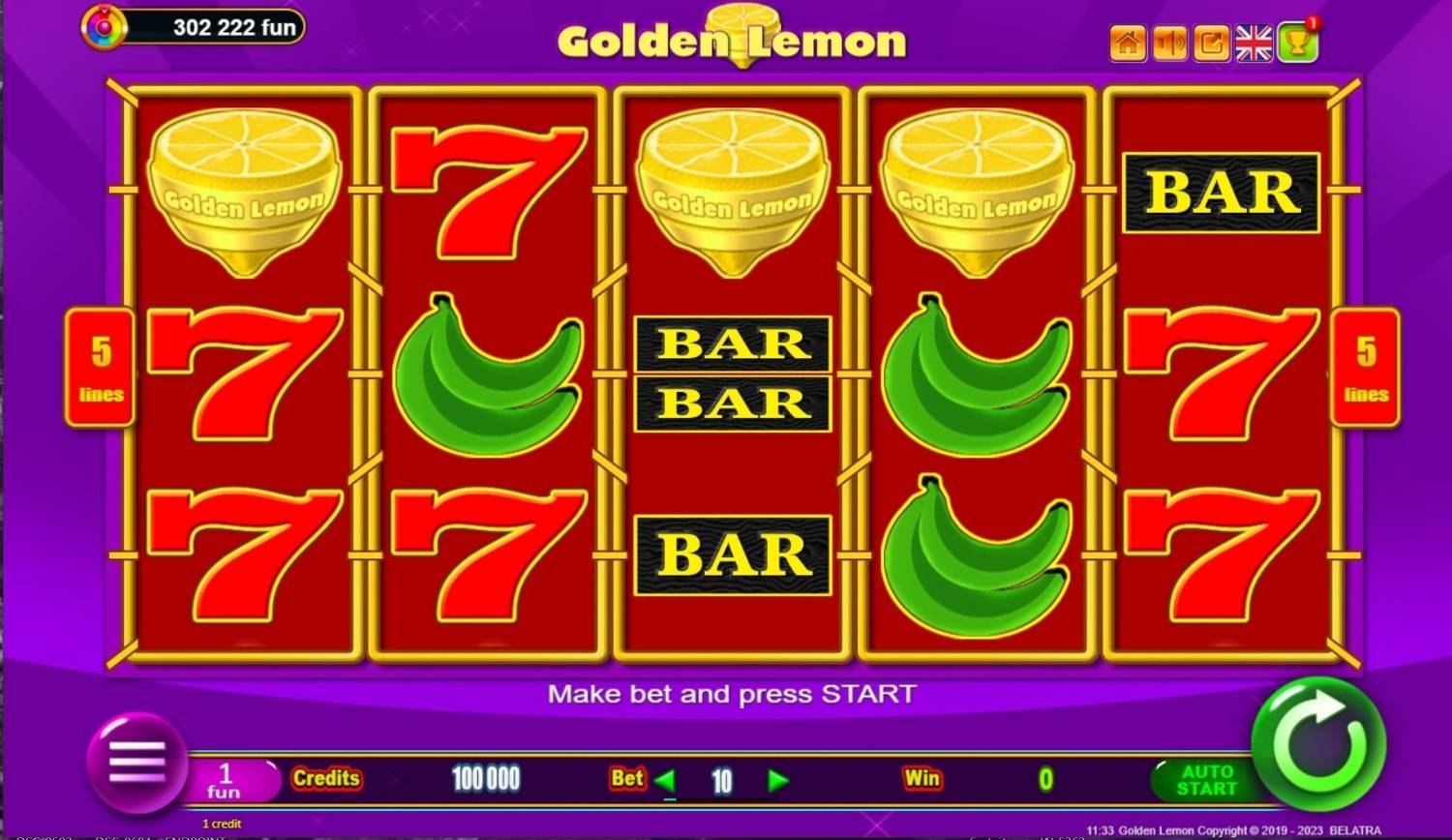Screen dimensions: 1452x840
Task: Click the Win display field
Action: tap(1045, 778)
